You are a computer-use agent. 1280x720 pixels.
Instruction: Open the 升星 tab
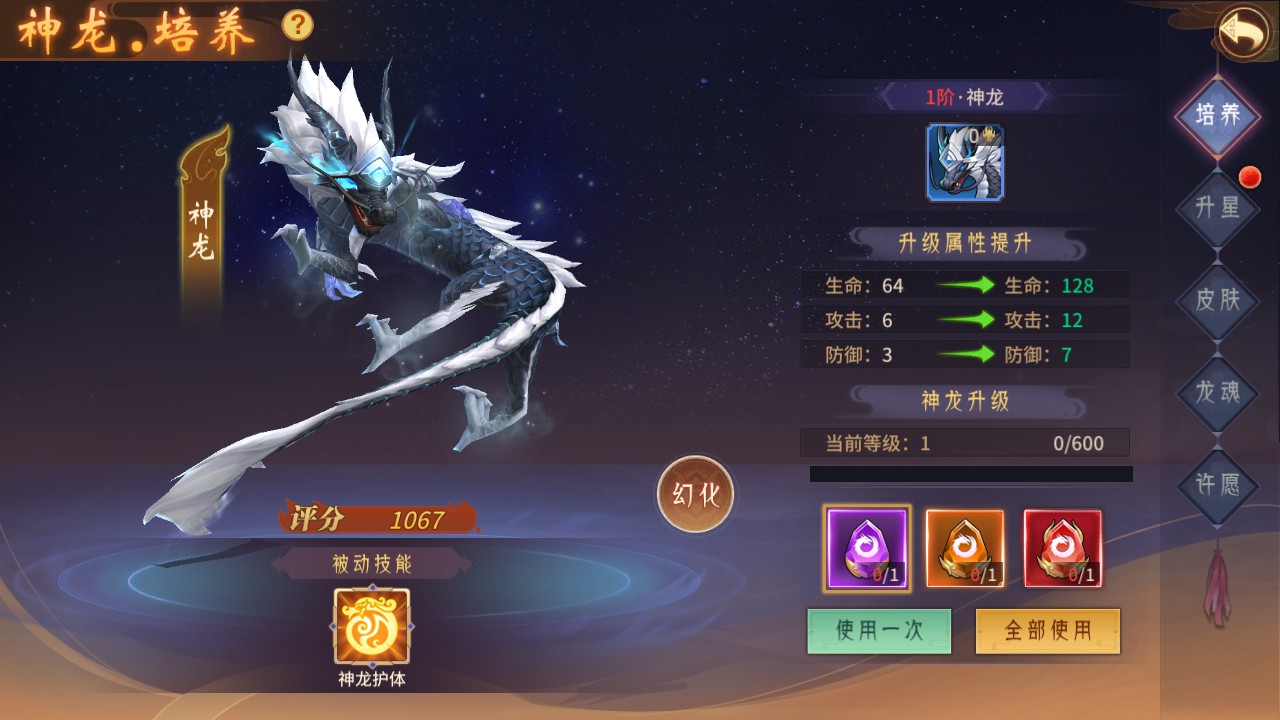tap(1217, 207)
